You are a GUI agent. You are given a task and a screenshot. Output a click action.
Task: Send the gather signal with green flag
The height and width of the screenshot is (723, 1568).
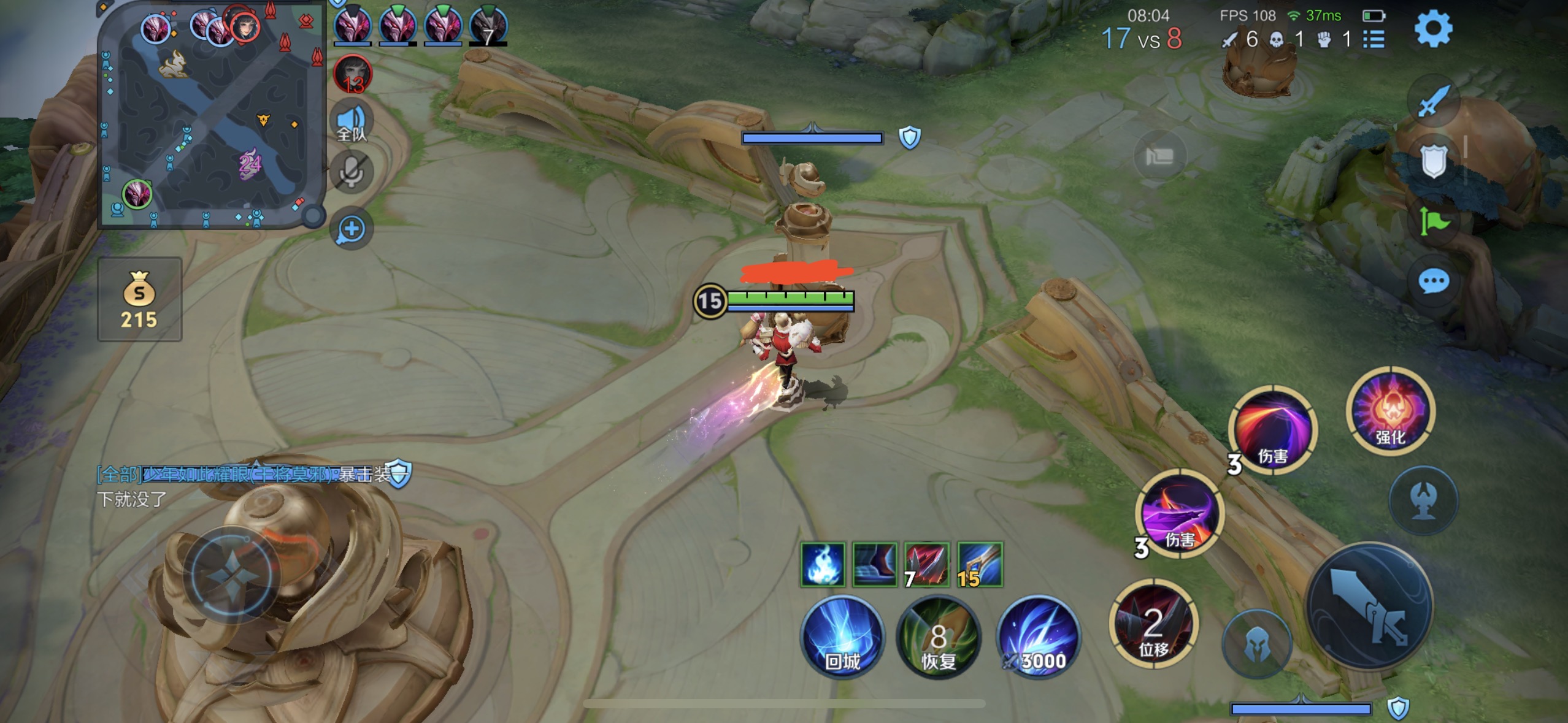tap(1433, 221)
